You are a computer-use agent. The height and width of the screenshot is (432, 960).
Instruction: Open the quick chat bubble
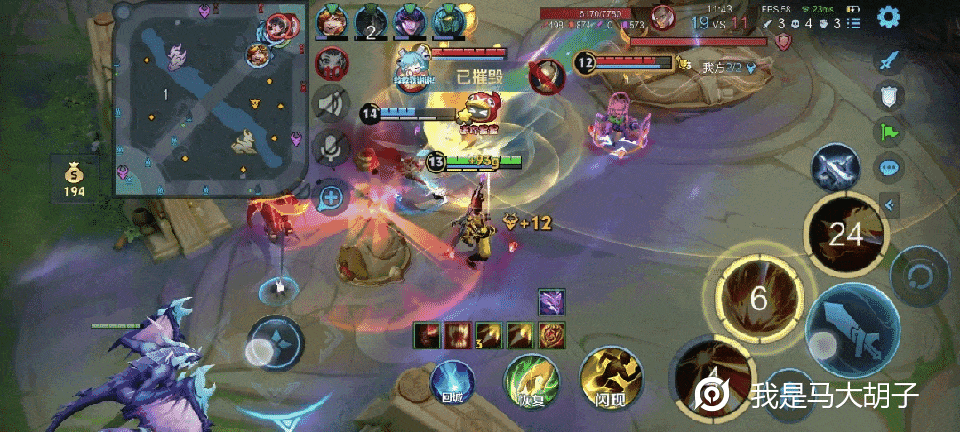[x=888, y=167]
